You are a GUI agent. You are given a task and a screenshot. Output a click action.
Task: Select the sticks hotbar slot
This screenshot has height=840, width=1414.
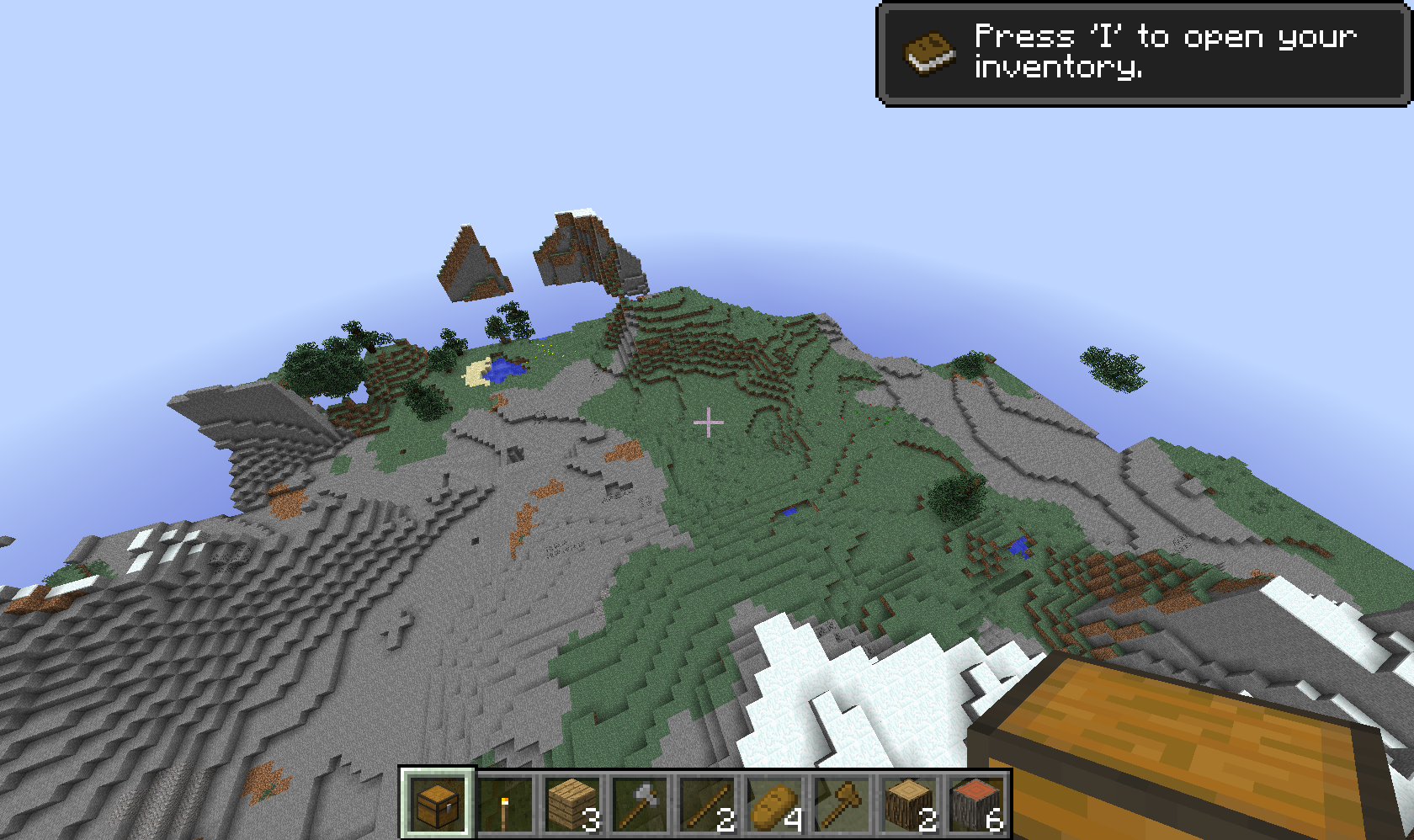pyautogui.click(x=707, y=804)
